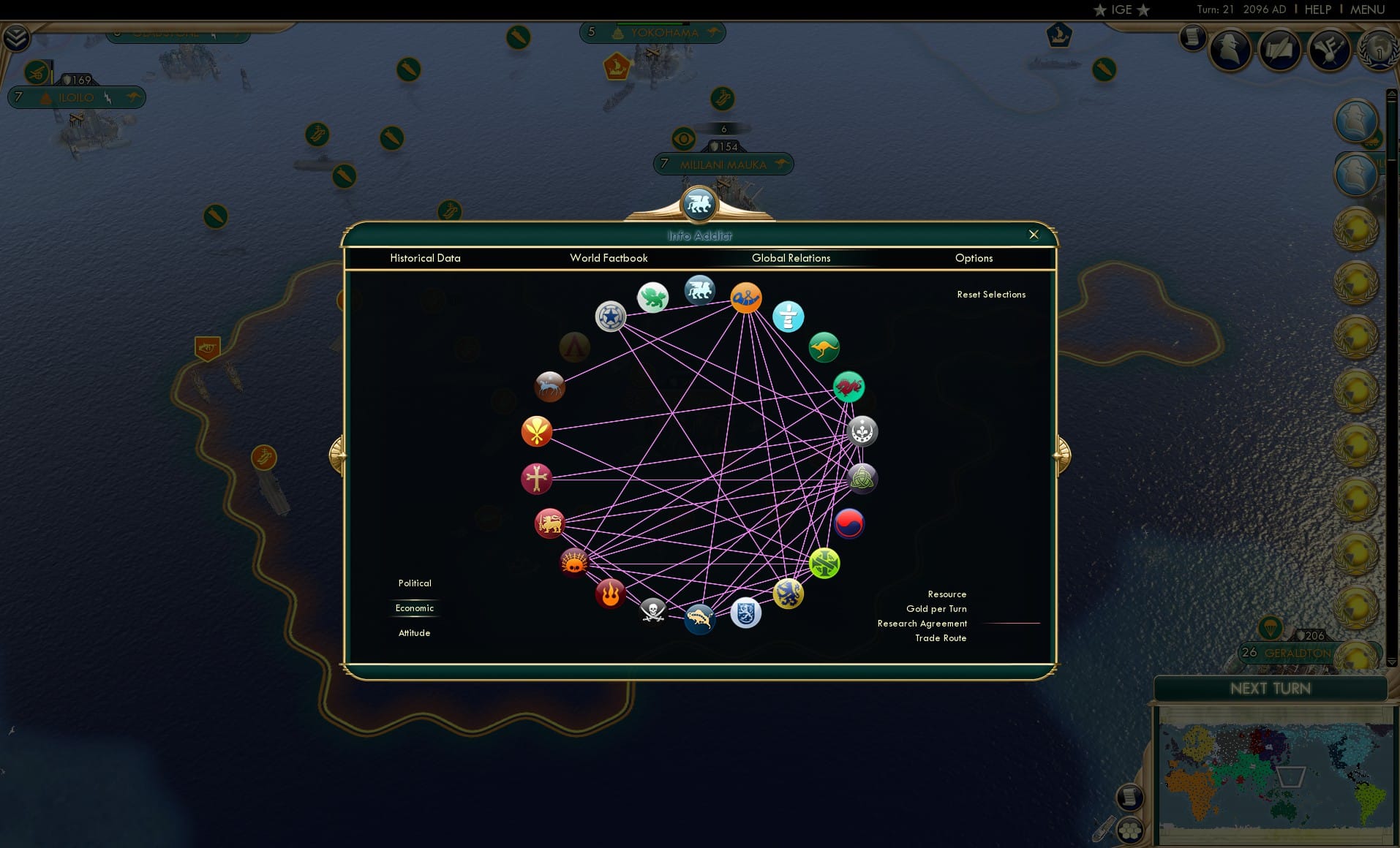Select the Korea taegeuk civilization icon
Viewport: 1400px width, 848px height.
click(x=848, y=523)
